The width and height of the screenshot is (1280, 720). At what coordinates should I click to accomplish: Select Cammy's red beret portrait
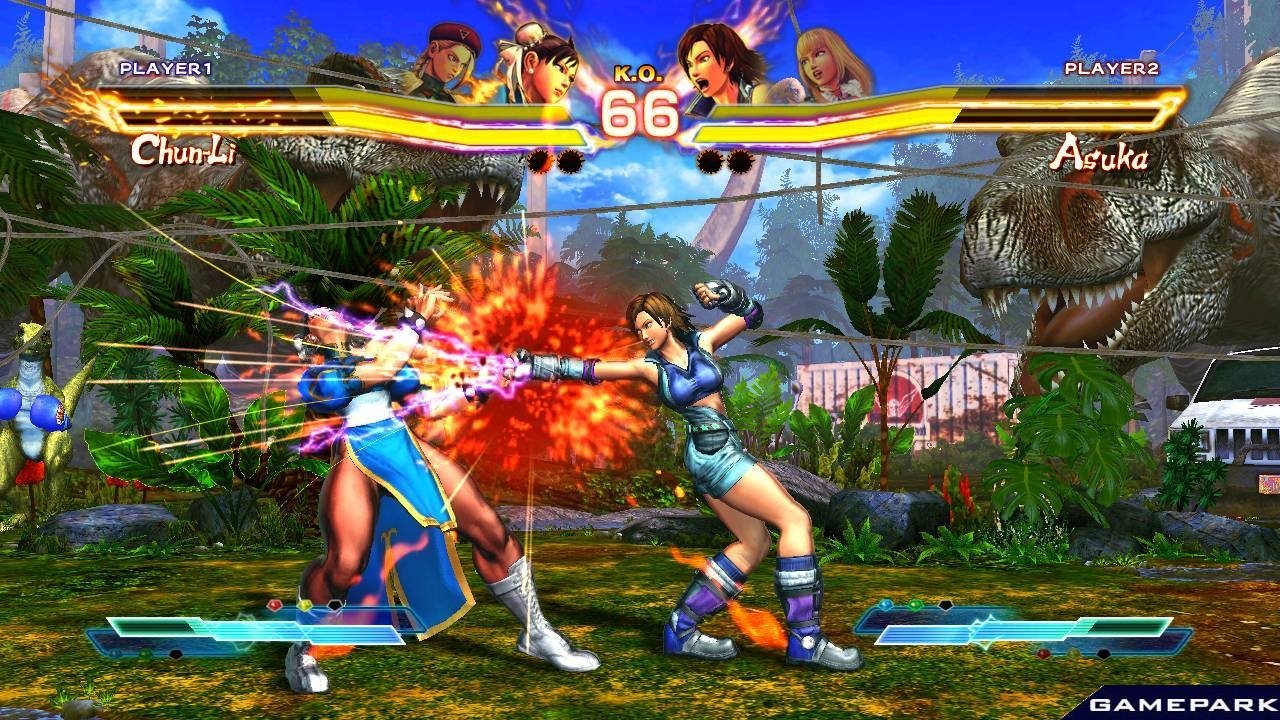tap(450, 60)
